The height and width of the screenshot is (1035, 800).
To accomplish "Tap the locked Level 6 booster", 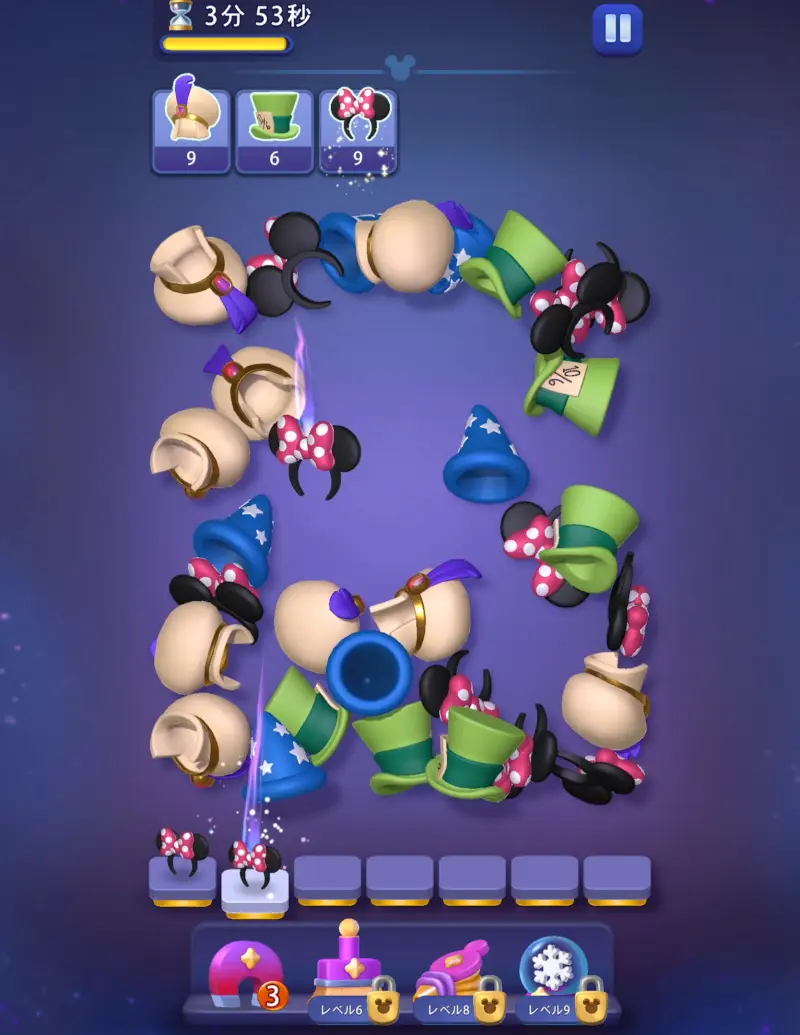I will [x=350, y=972].
